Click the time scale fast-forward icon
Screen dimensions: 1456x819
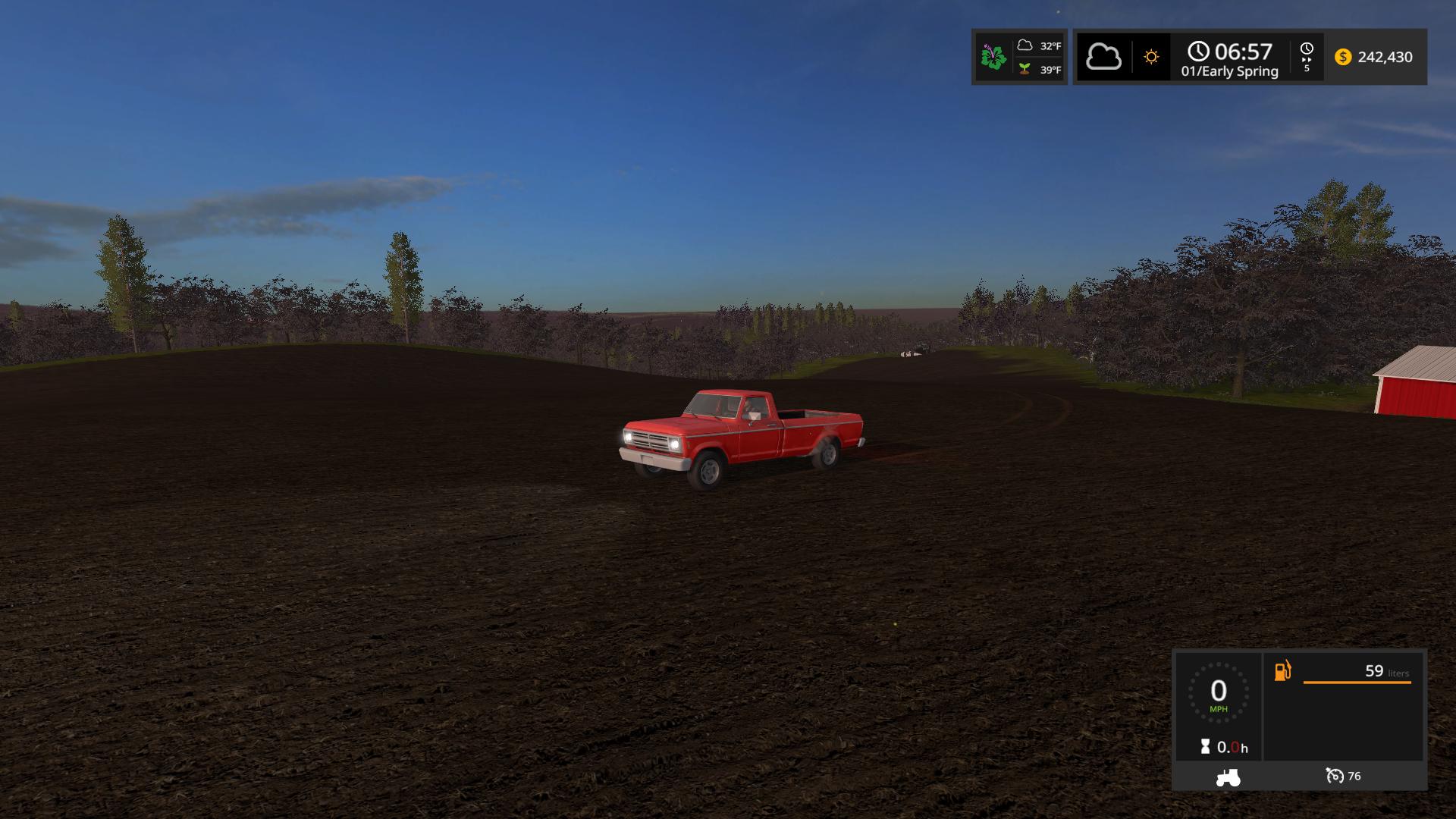pos(1307,57)
